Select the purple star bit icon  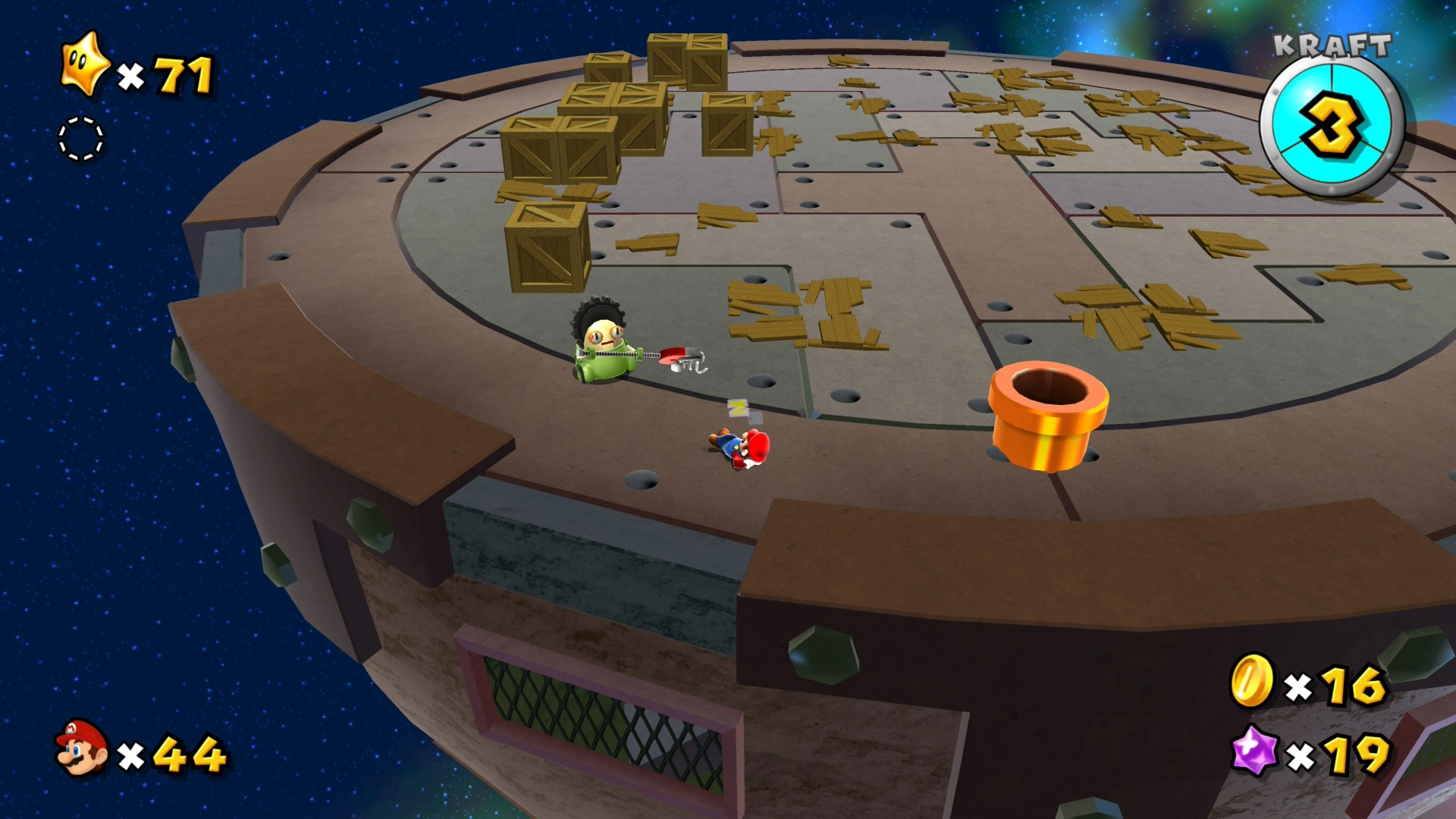coord(1254,751)
